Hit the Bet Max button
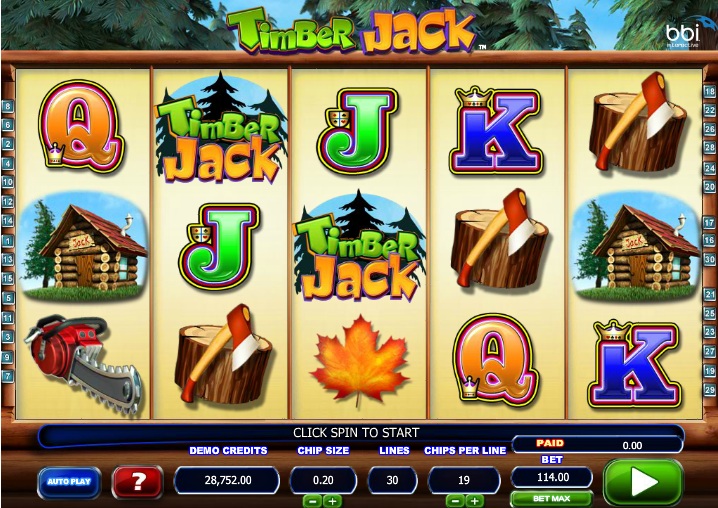The width and height of the screenshot is (718, 508). (551, 498)
